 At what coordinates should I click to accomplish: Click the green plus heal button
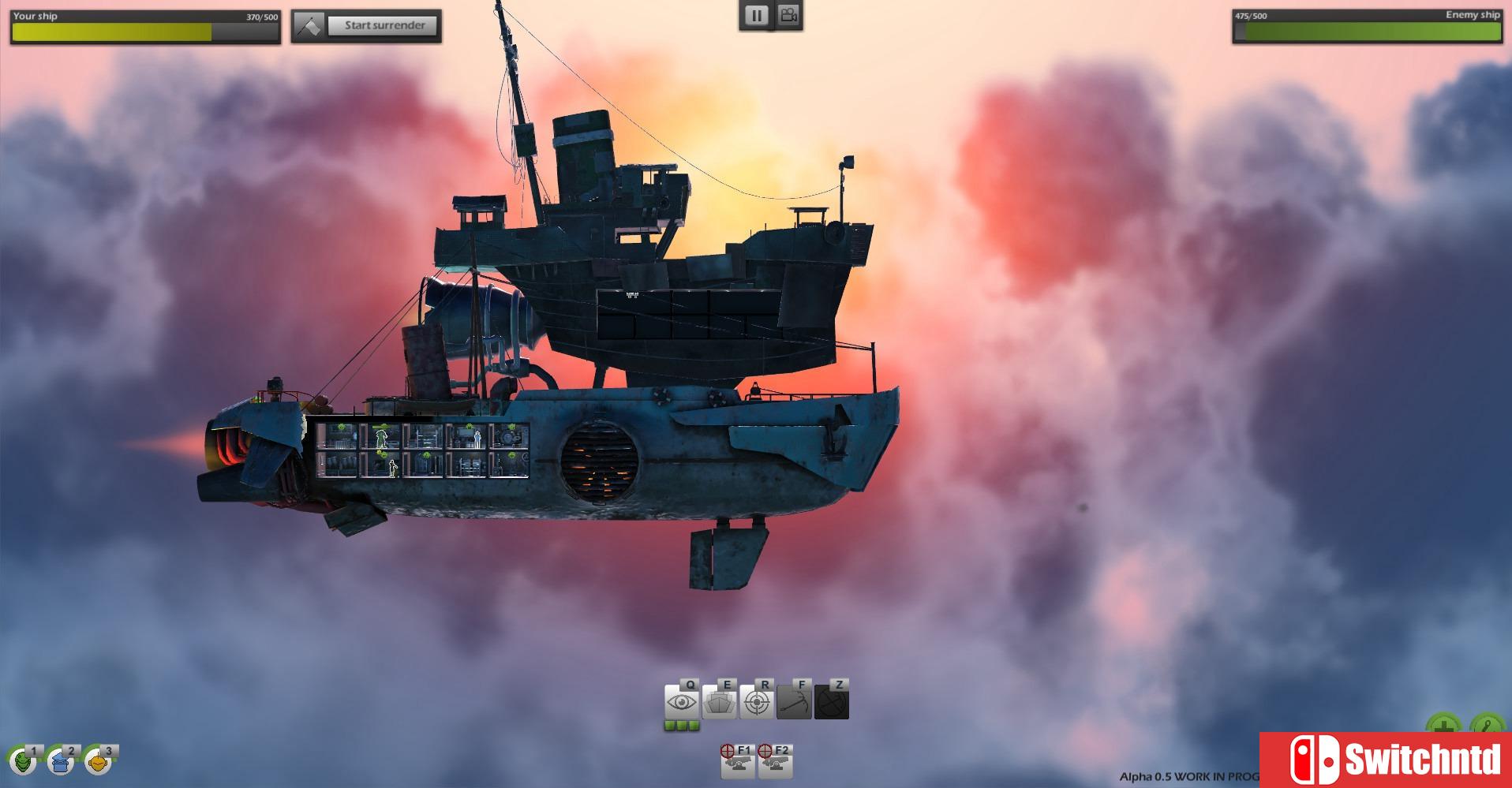pyautogui.click(x=1443, y=726)
